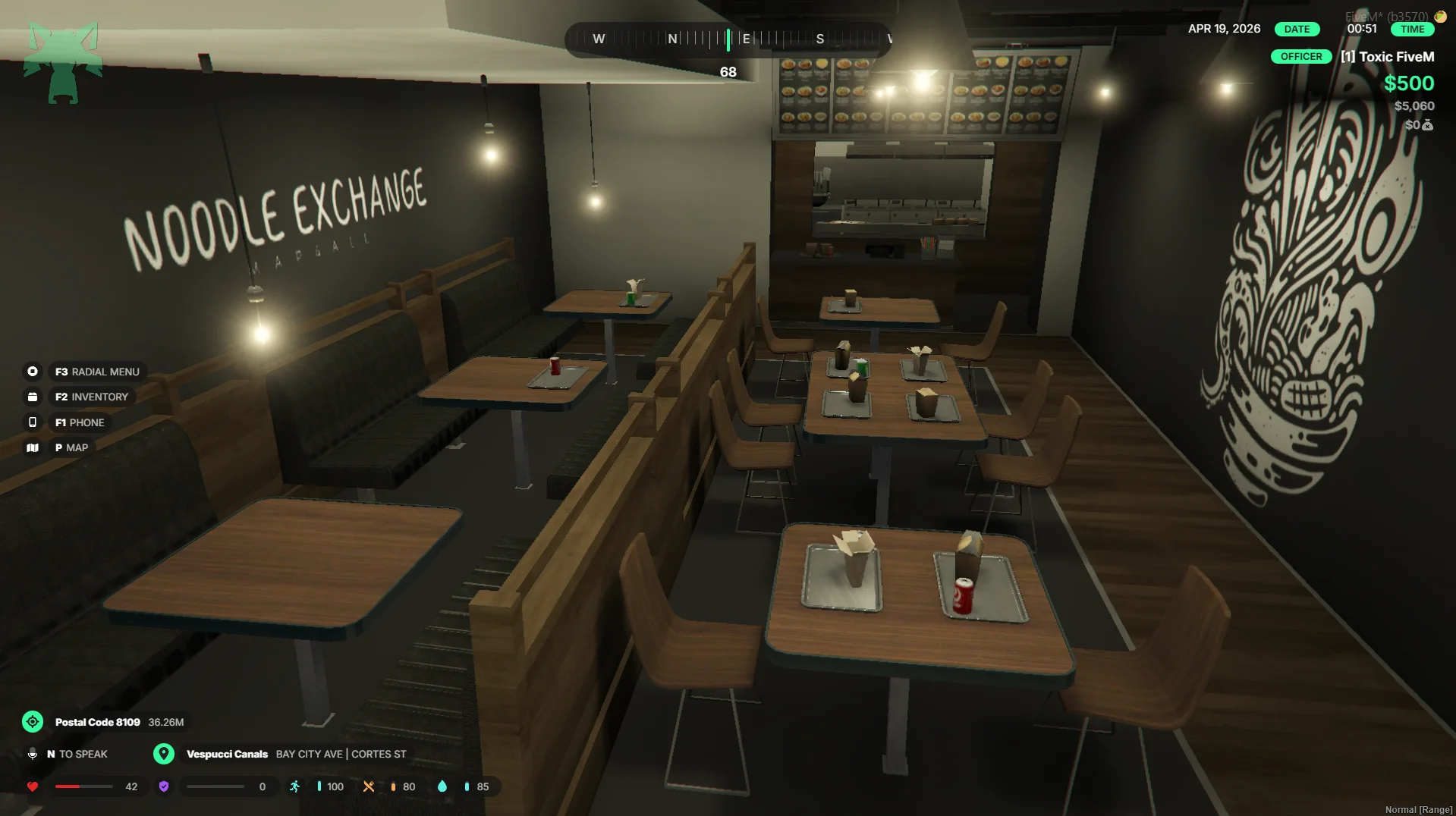
Task: Click the Vespucci Canals location pin
Action: 164,754
